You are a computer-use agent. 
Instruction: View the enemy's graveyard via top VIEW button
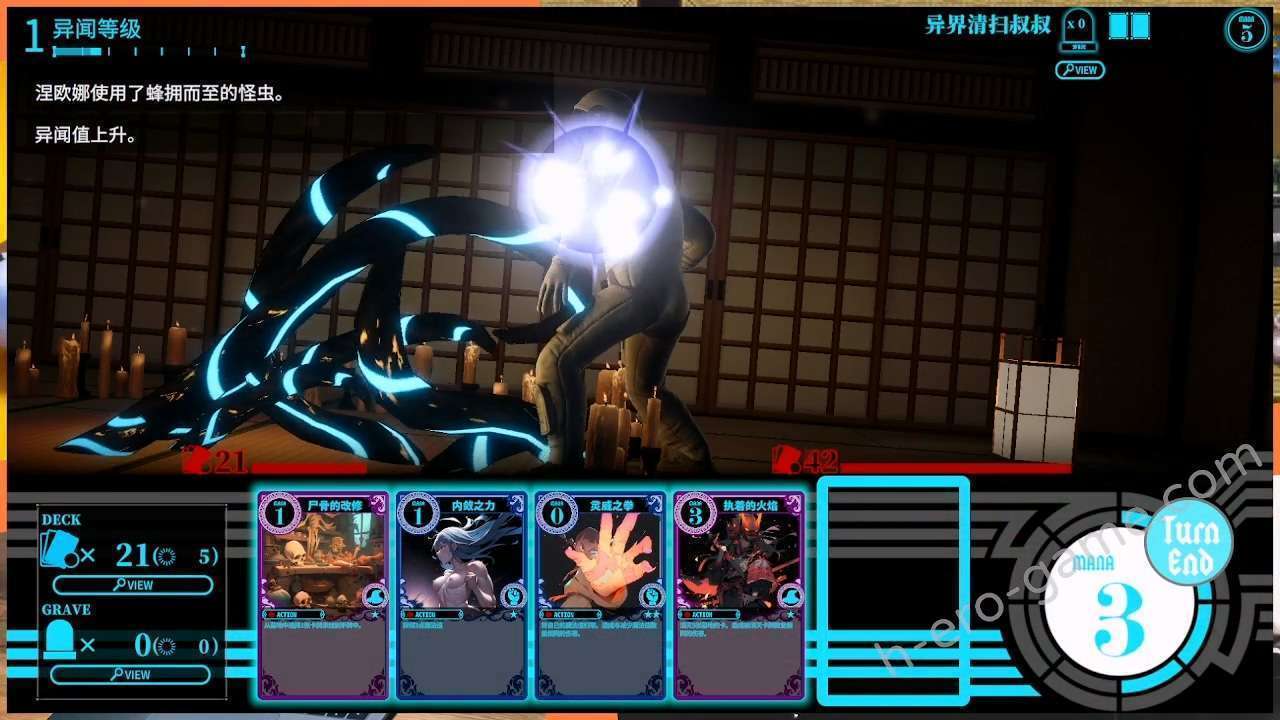pyautogui.click(x=1079, y=70)
